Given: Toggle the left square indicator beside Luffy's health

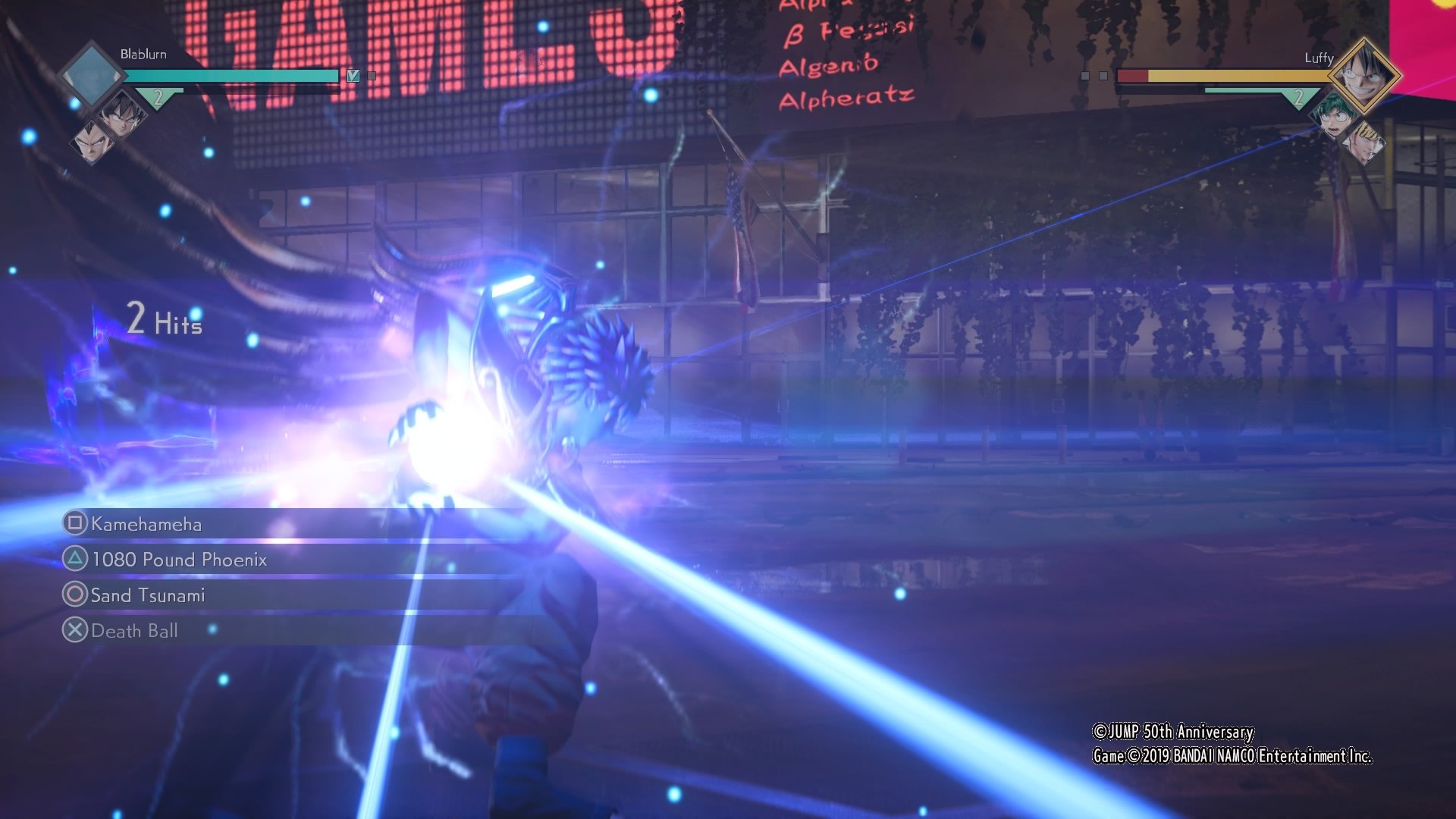Looking at the screenshot, I should pyautogui.click(x=1084, y=75).
